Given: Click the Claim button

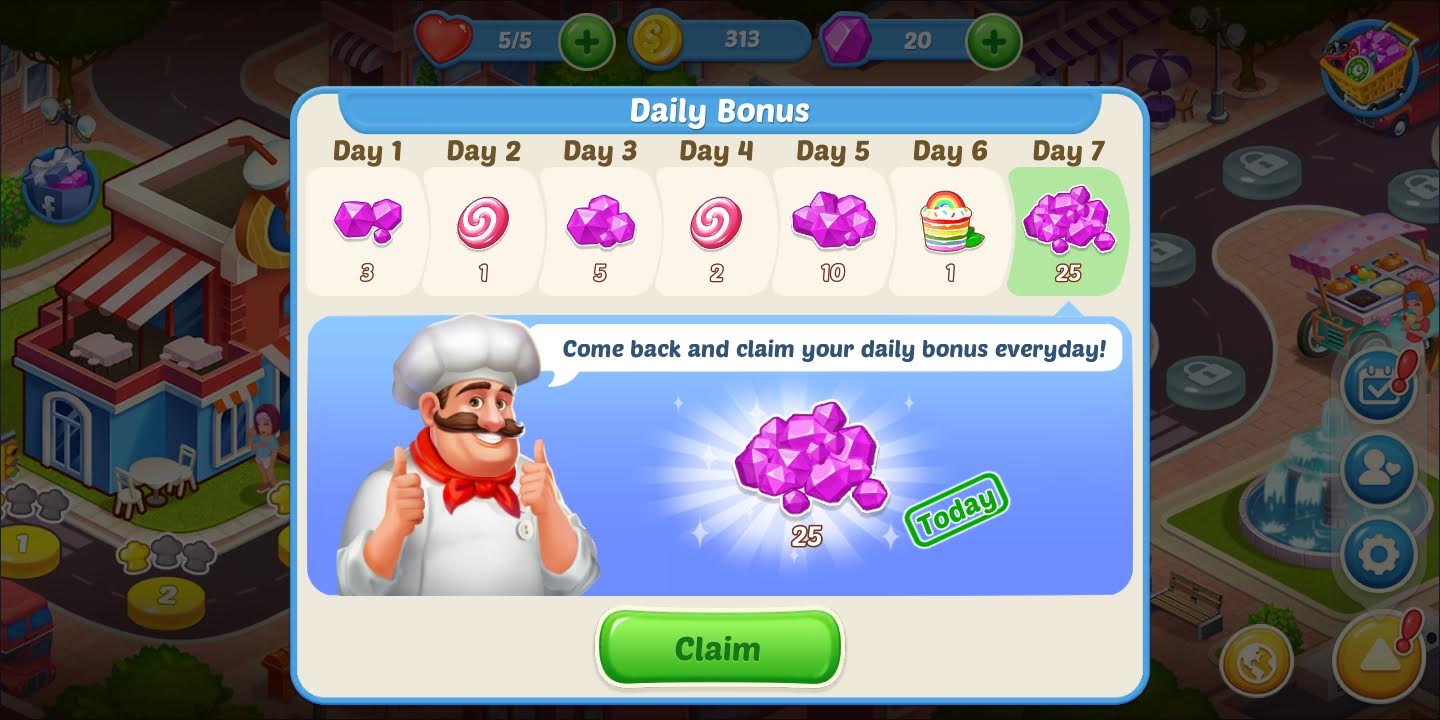Looking at the screenshot, I should pyautogui.click(x=719, y=648).
